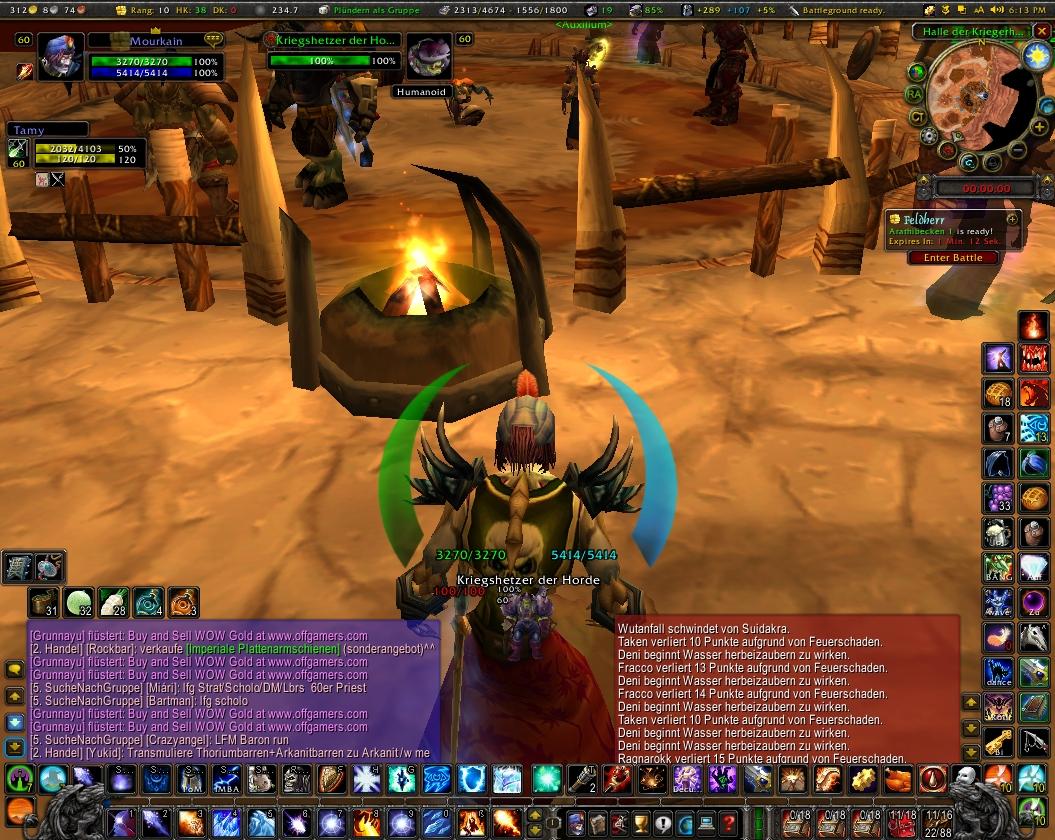Image resolution: width=1055 pixels, height=840 pixels.
Task: Use the bread item with 18 stack
Action: coord(999,393)
